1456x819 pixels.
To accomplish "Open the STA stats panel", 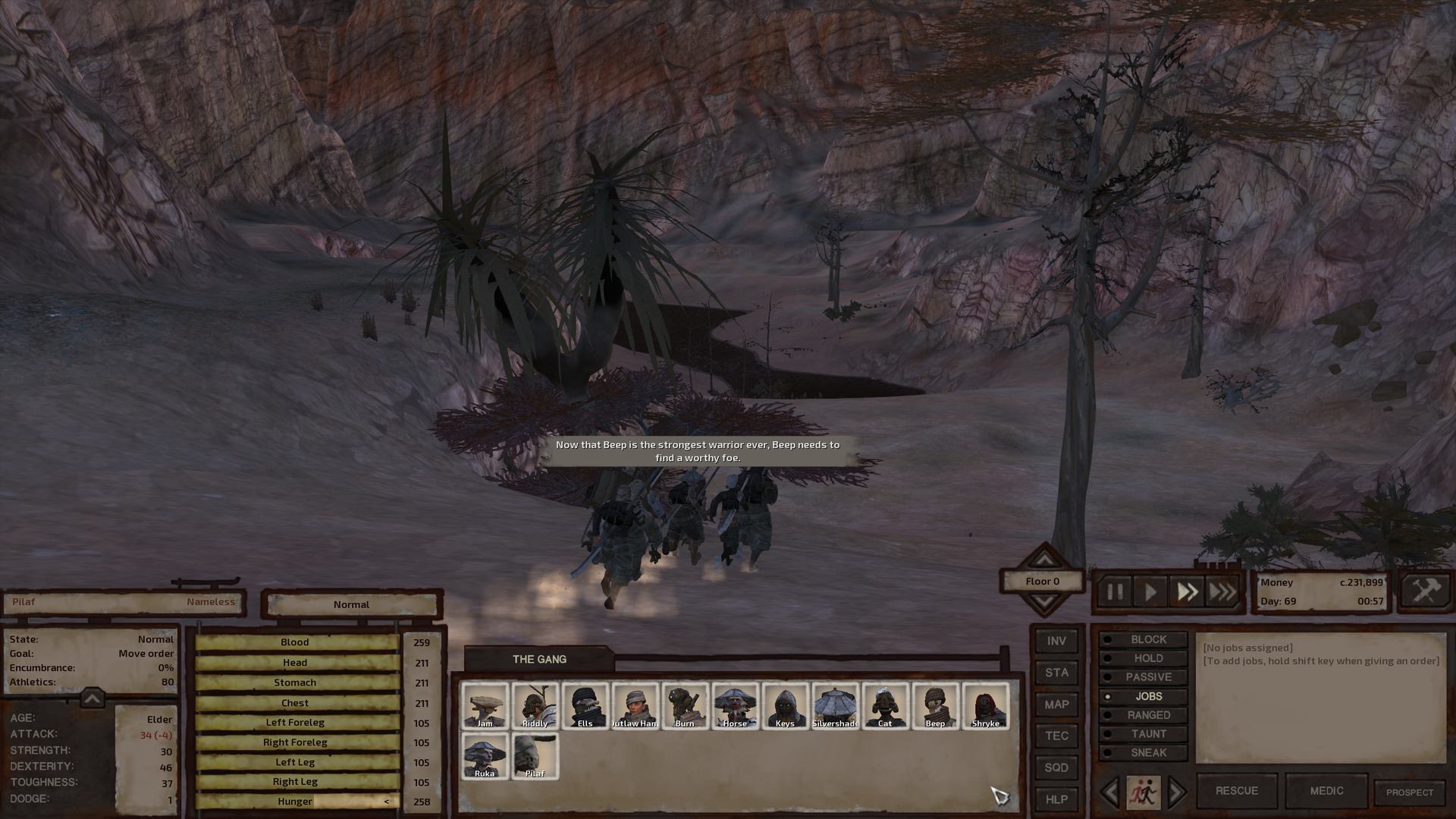I will click(x=1056, y=673).
